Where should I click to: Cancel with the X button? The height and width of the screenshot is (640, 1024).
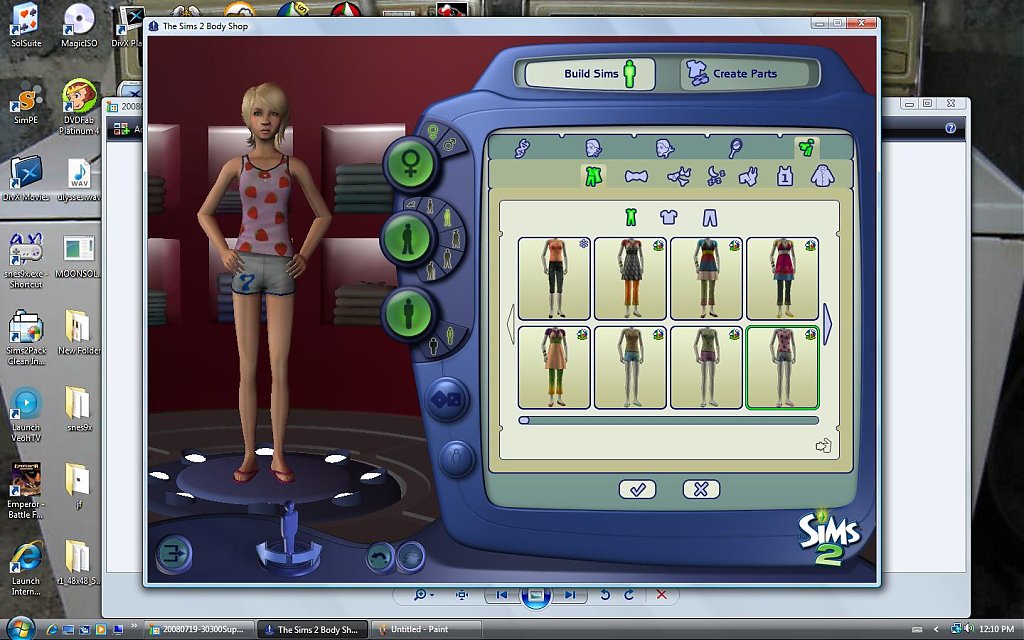coord(701,489)
